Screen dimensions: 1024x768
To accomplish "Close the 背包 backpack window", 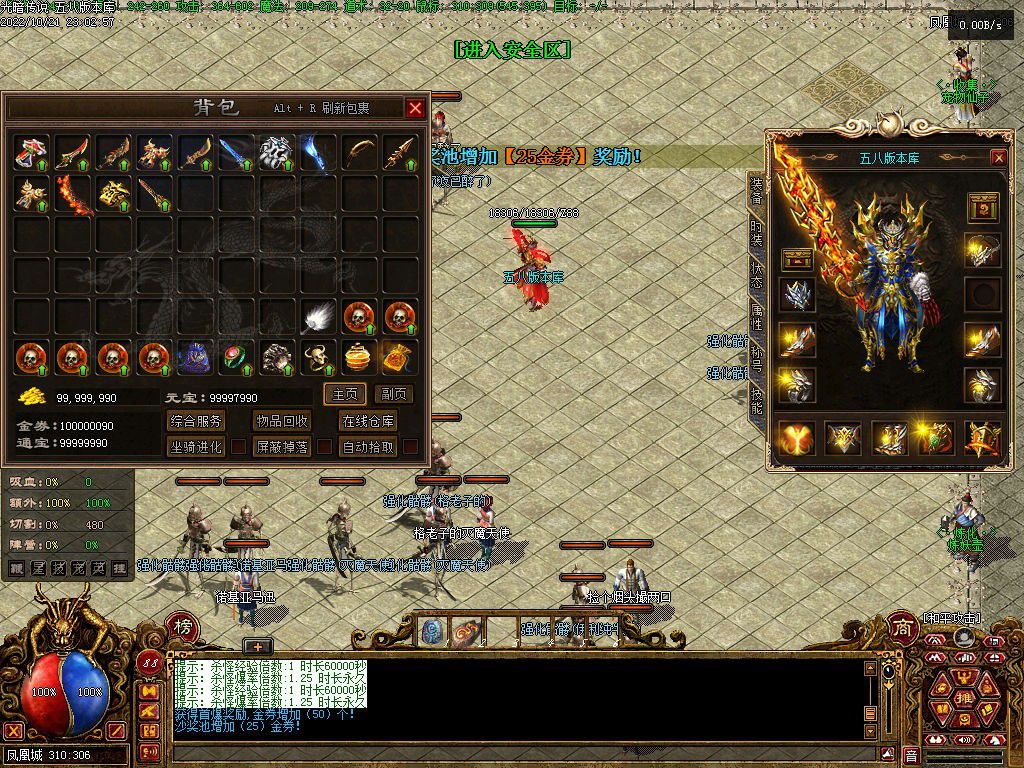I will 415,108.
